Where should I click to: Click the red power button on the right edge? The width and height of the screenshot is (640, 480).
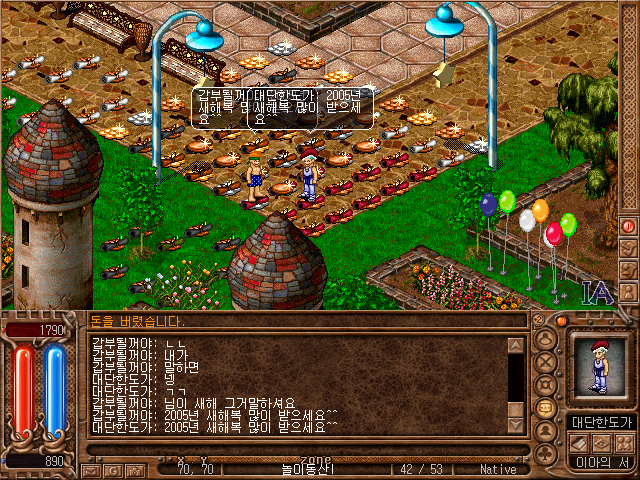tap(629, 226)
